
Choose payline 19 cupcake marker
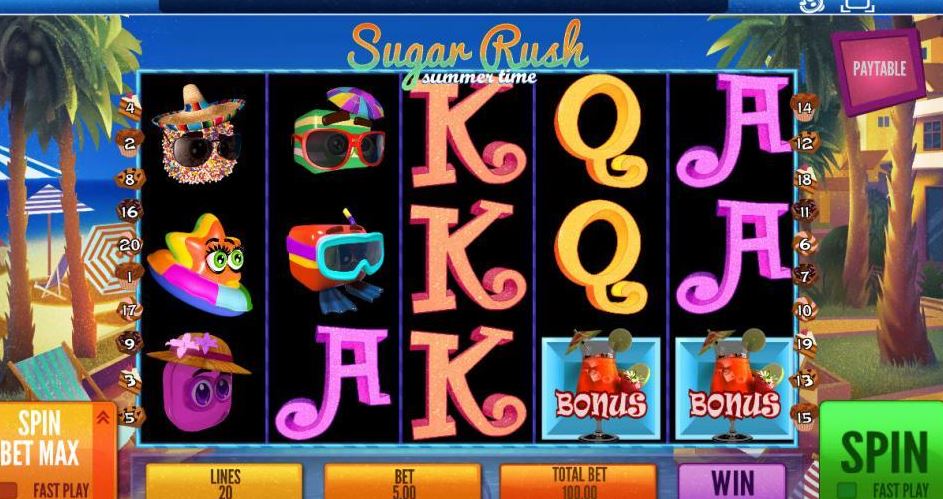point(805,343)
